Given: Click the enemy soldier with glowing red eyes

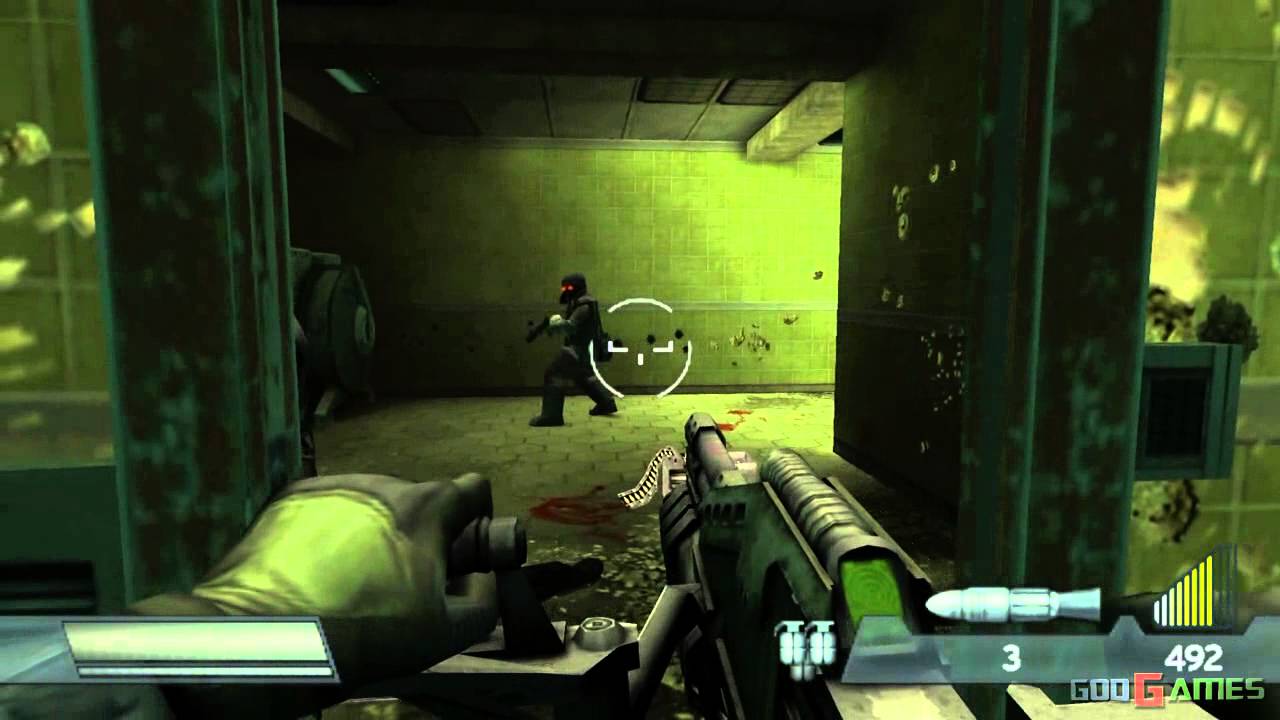Looking at the screenshot, I should (x=566, y=330).
